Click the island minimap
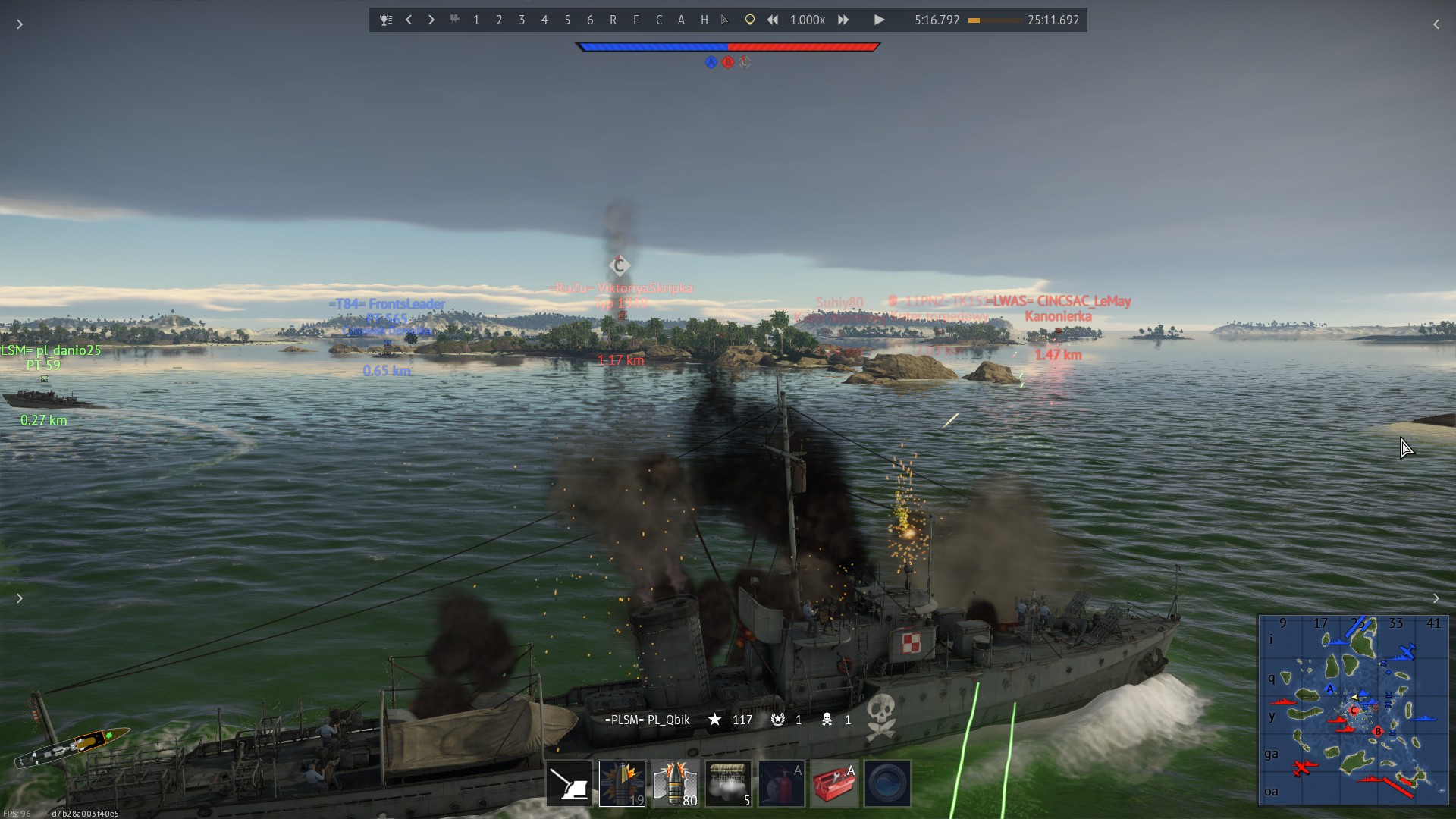Screen dimensions: 1456x819 (x=1353, y=710)
